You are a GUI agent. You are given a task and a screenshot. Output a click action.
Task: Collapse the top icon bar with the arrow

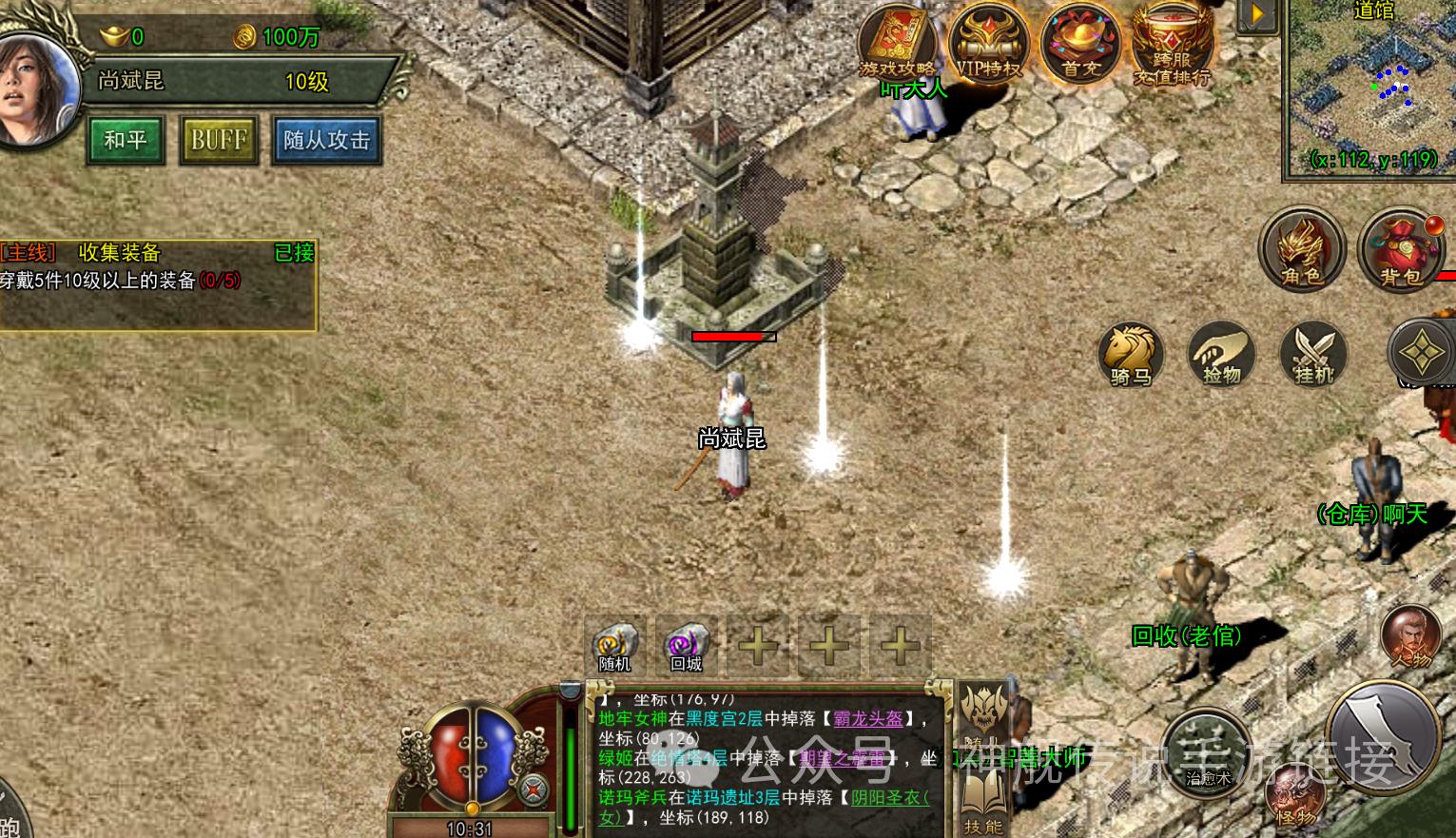[1256, 14]
